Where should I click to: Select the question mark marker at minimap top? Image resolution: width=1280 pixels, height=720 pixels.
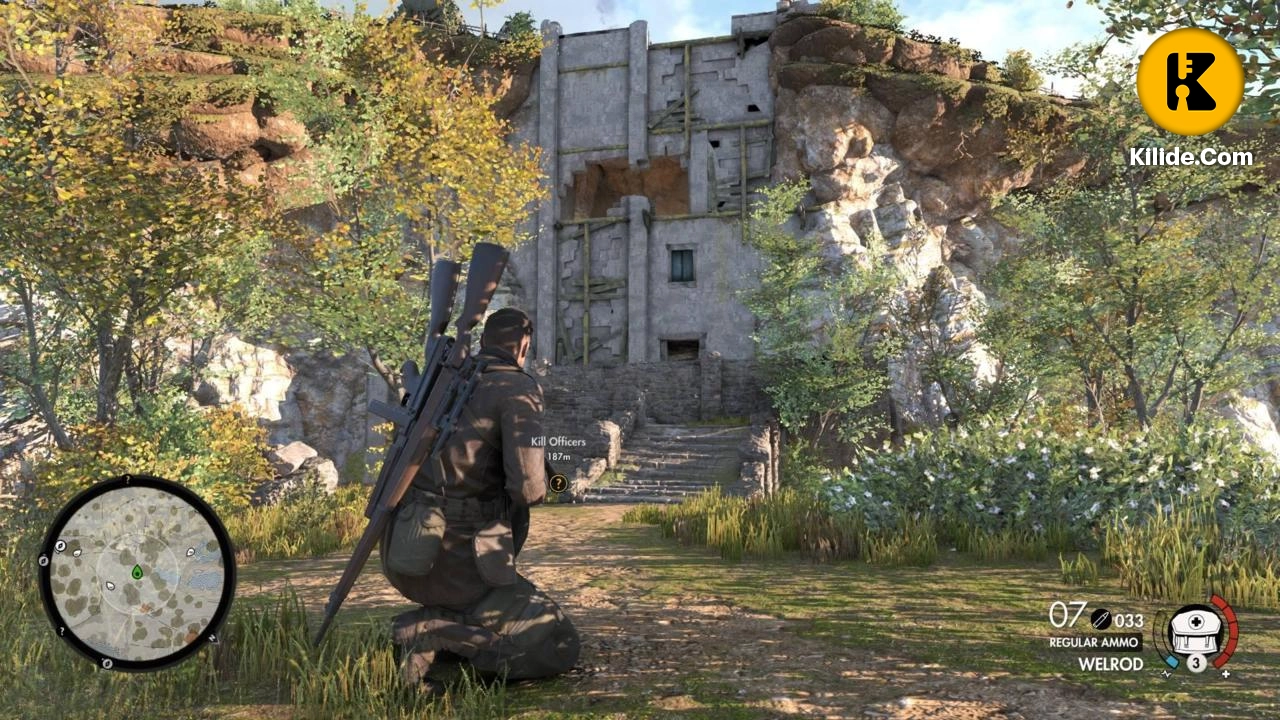[127, 479]
